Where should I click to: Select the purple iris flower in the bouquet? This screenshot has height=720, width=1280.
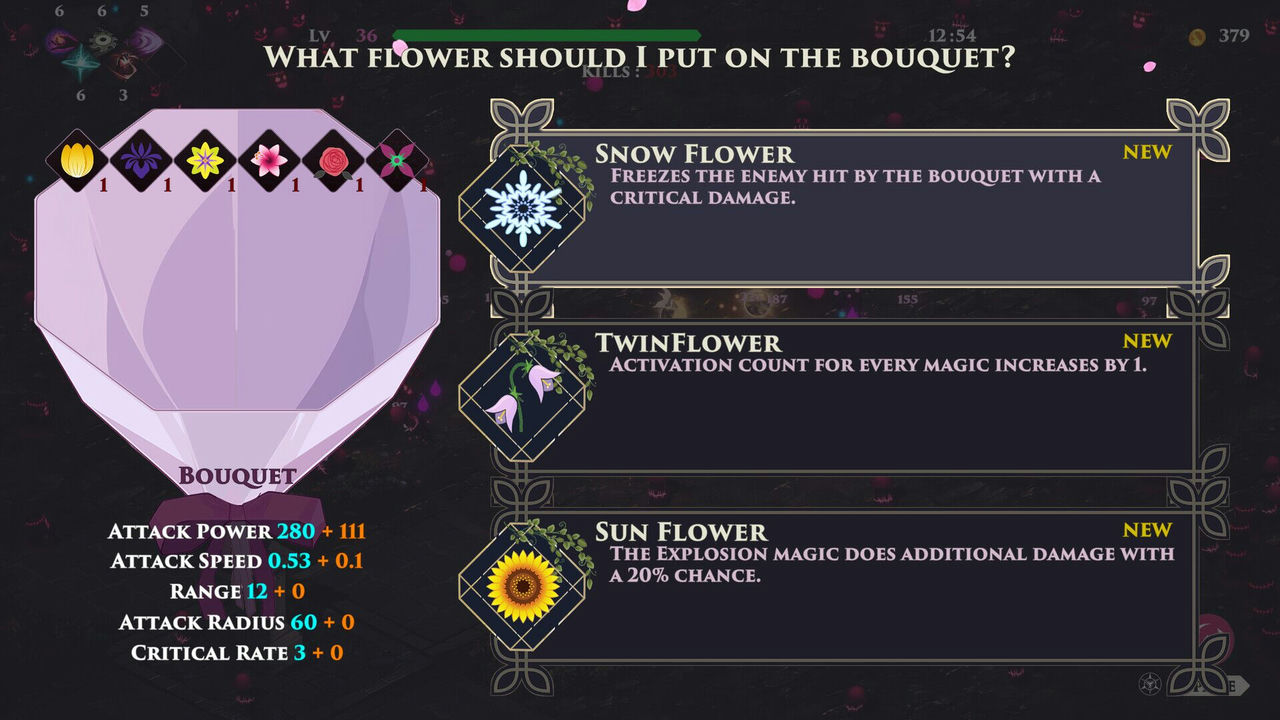click(x=139, y=160)
